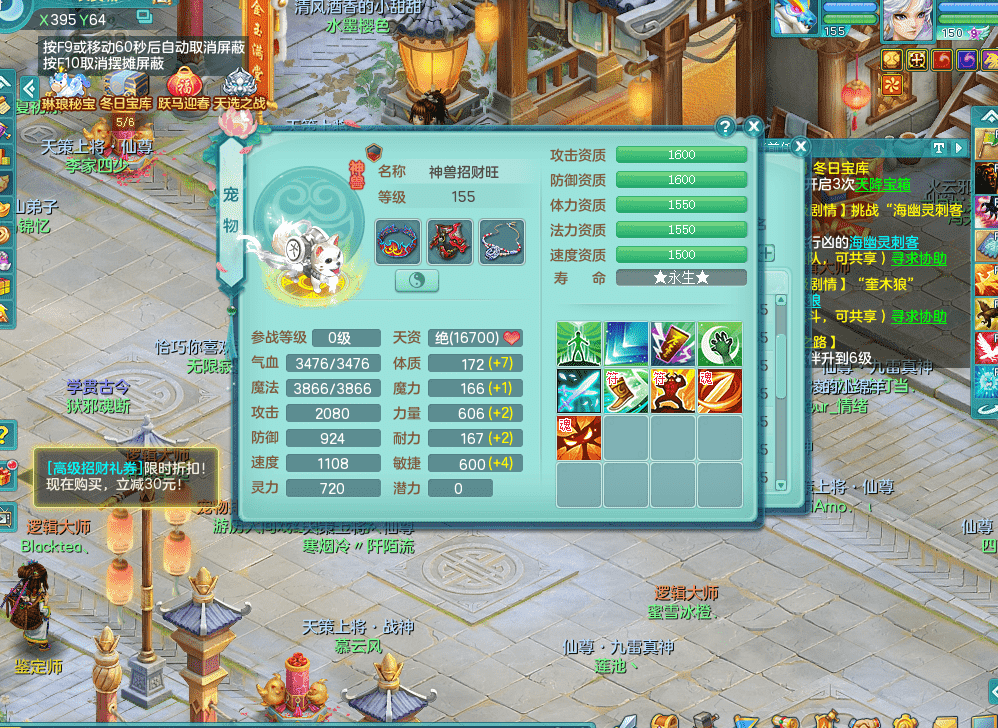The image size is (998, 728).
Task: Select the pet necklace equipment slot
Action: (501, 242)
